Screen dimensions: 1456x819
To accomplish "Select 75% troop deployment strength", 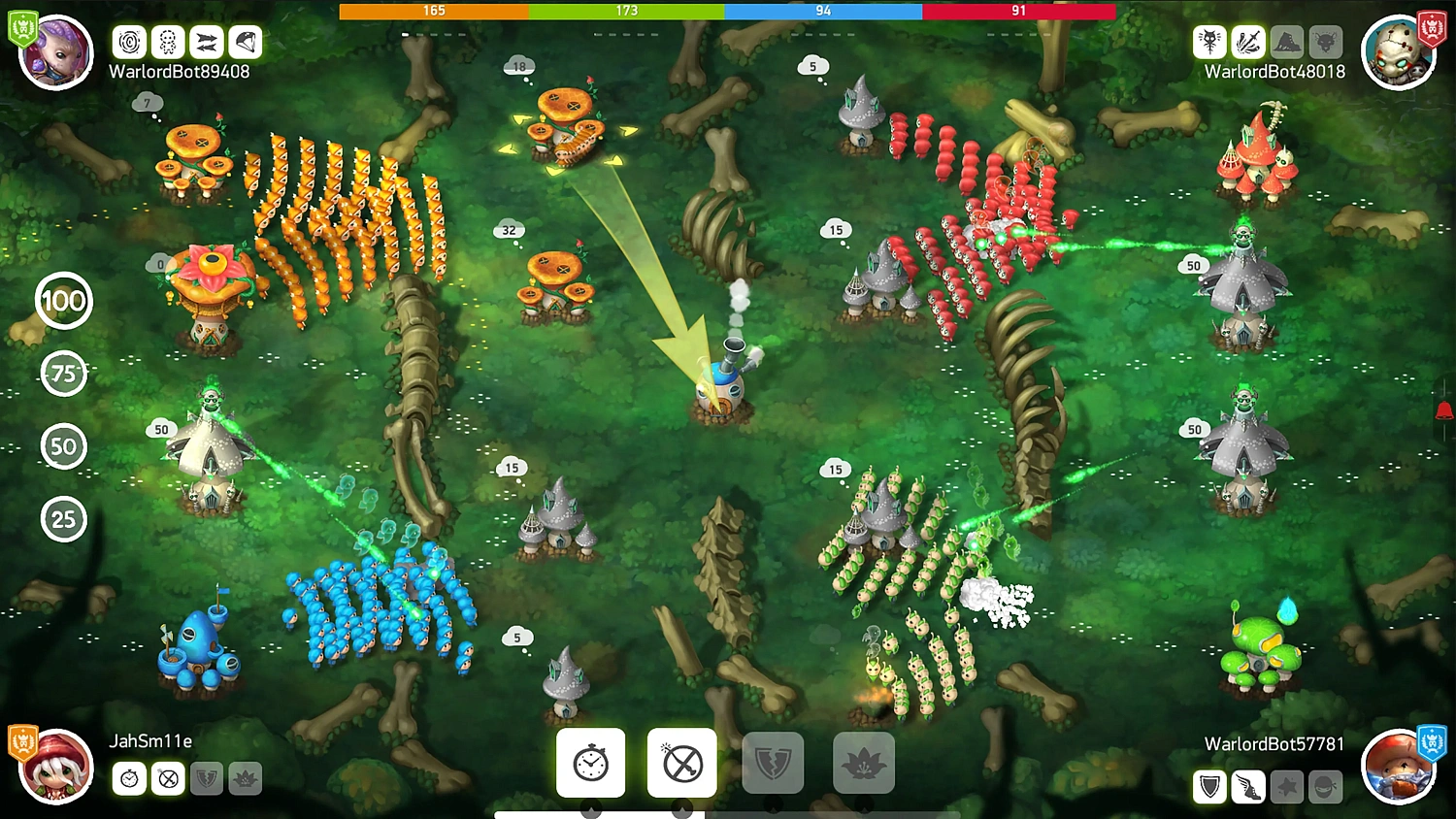I will pyautogui.click(x=63, y=374).
